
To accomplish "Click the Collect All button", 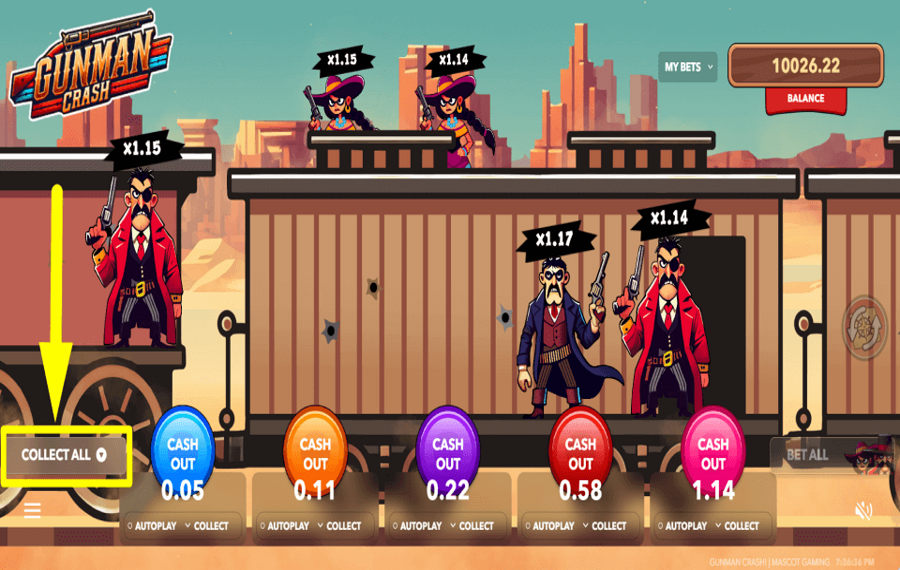I will [66, 455].
